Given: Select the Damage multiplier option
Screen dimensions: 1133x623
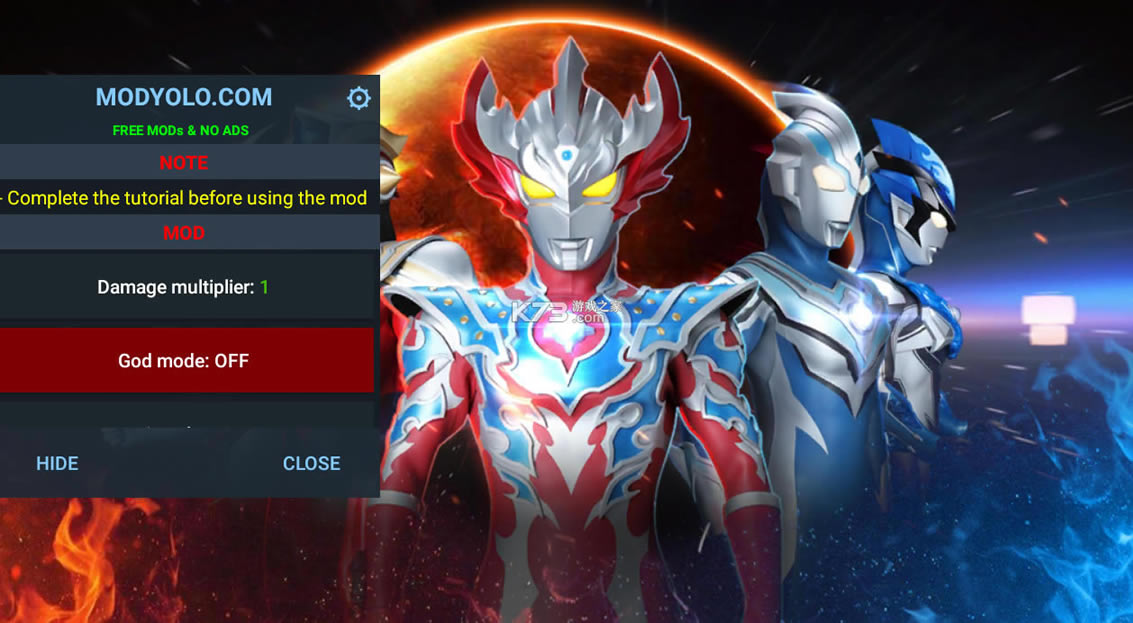Looking at the screenshot, I should [x=185, y=287].
